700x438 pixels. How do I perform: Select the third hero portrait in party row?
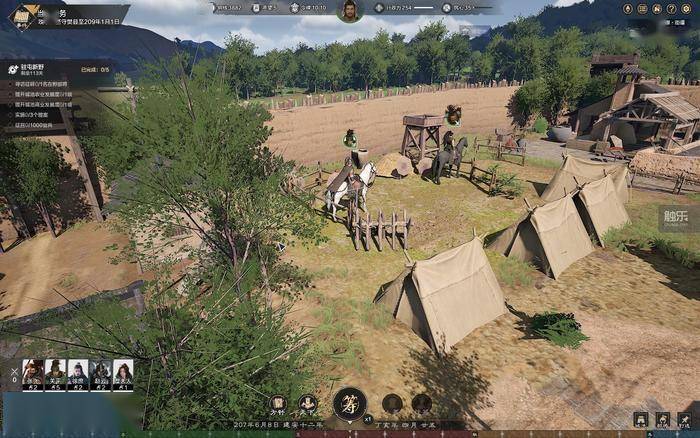tap(78, 374)
